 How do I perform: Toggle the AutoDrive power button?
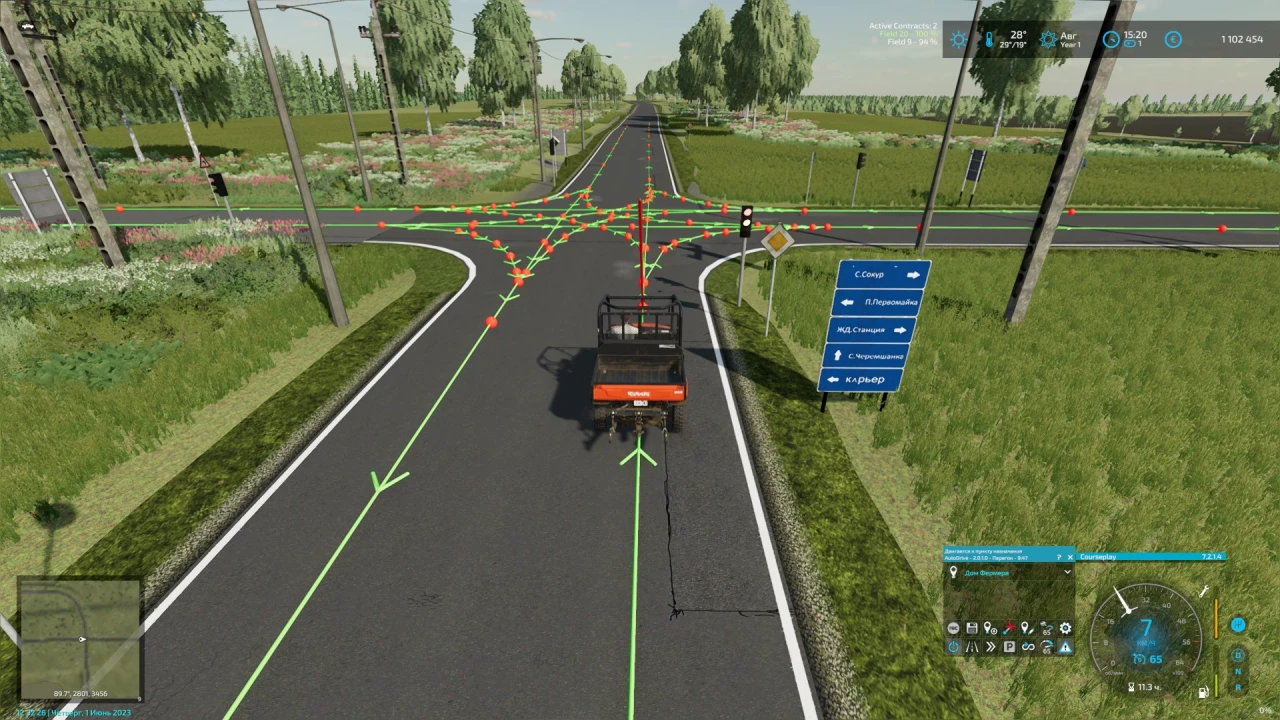(x=952, y=647)
